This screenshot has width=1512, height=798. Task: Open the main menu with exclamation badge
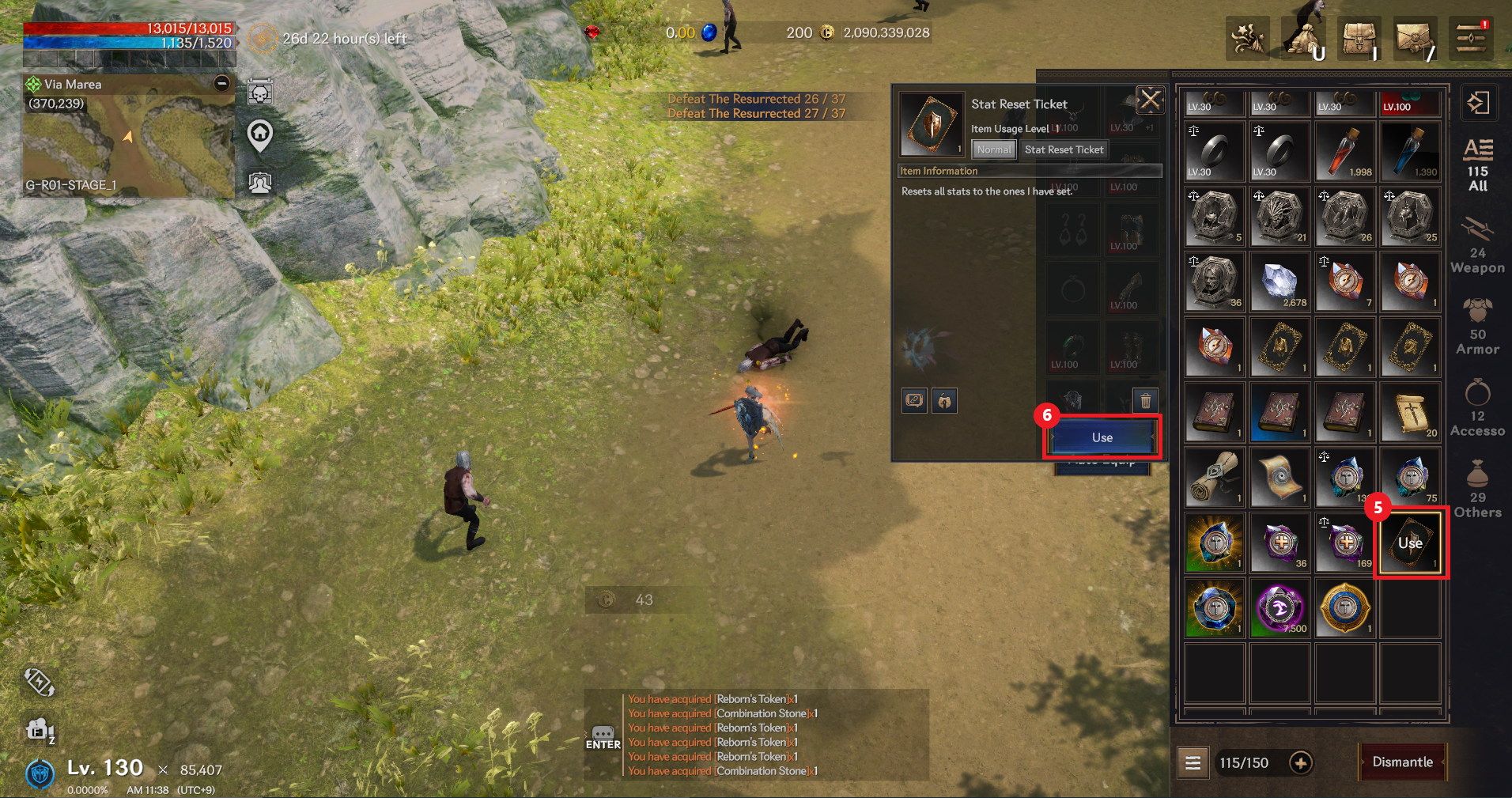(1471, 38)
